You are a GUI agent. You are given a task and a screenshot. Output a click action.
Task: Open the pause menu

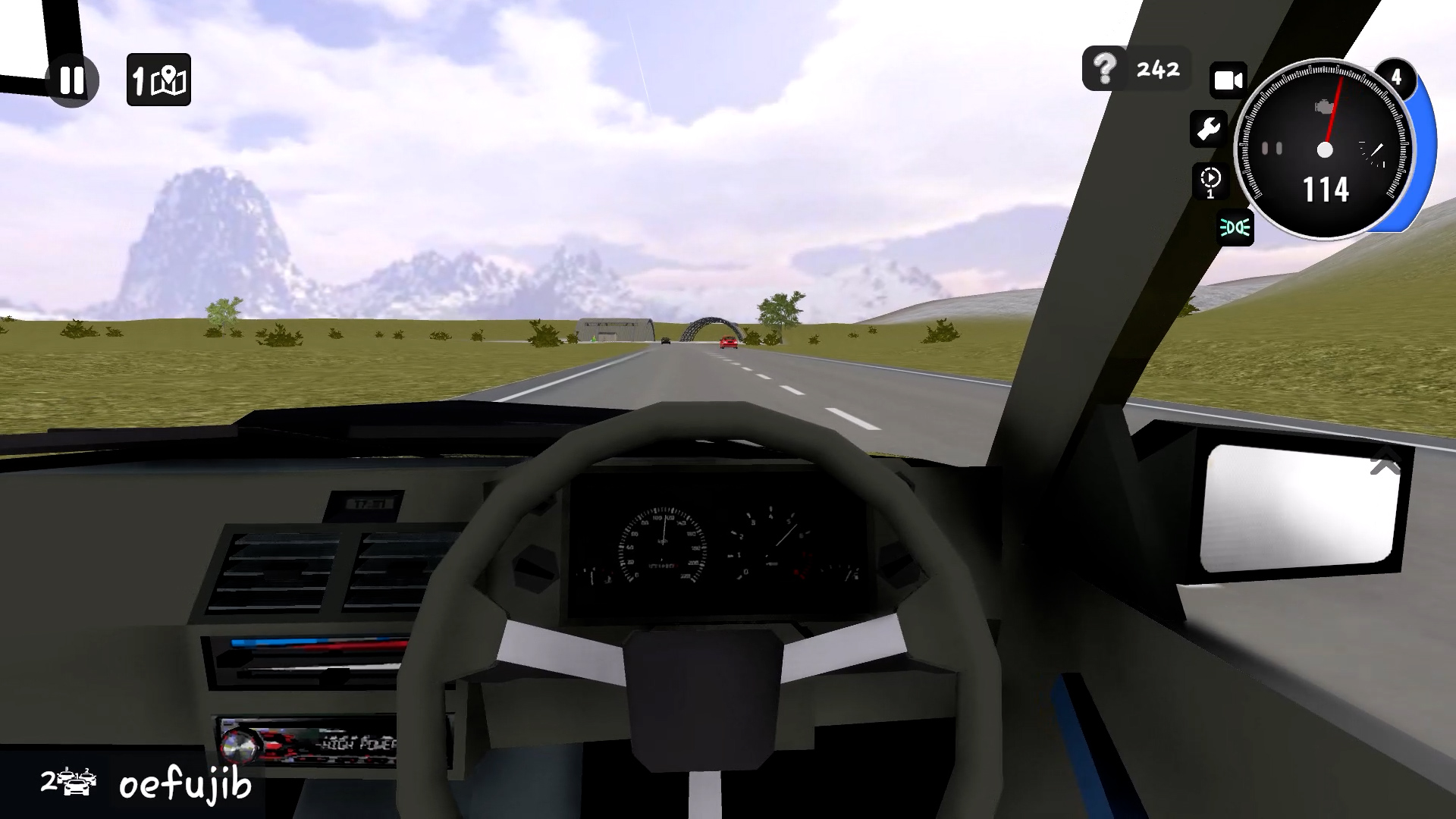[71, 80]
